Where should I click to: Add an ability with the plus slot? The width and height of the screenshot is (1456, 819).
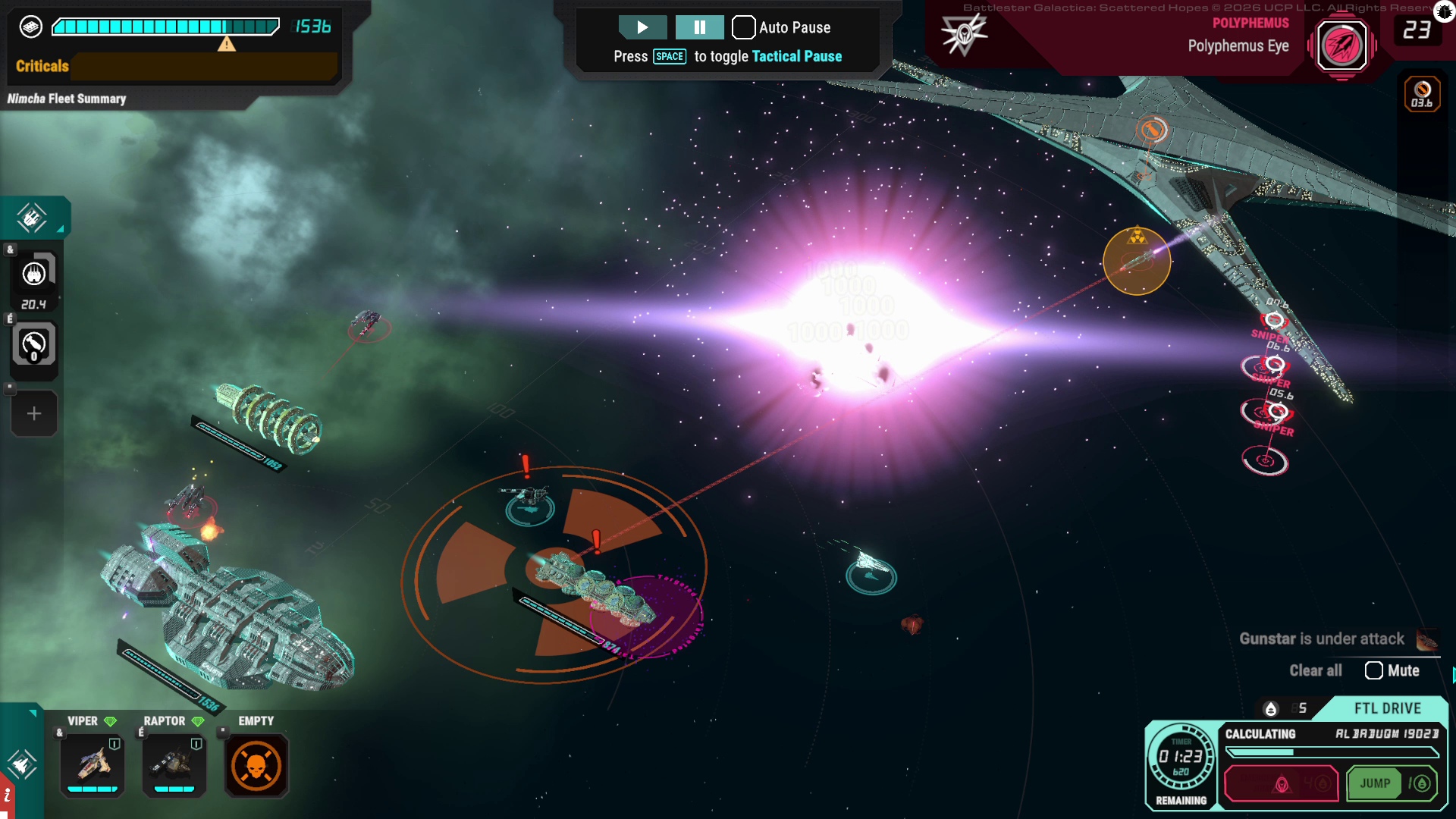pos(34,414)
